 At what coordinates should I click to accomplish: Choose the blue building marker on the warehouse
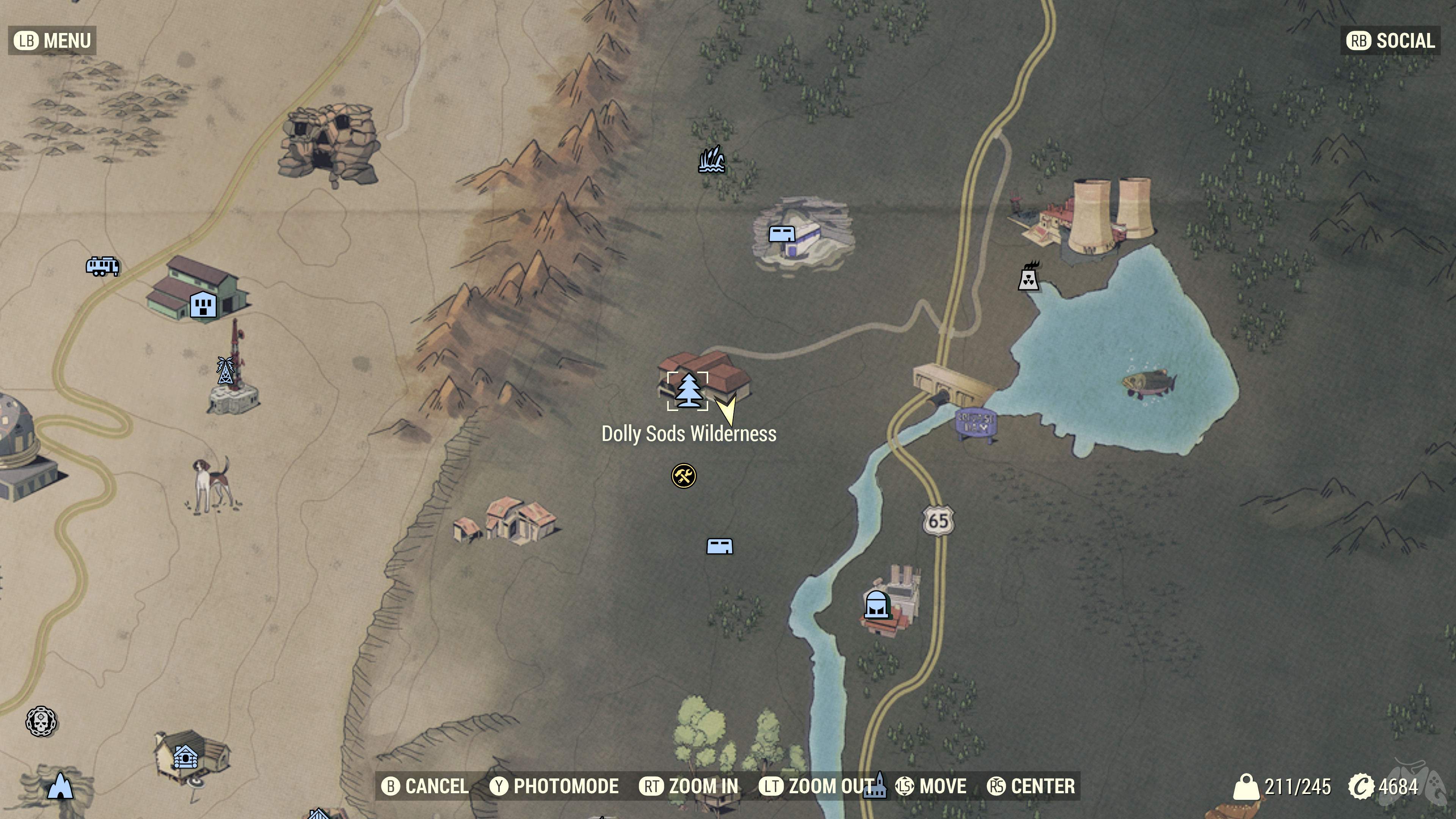(203, 305)
